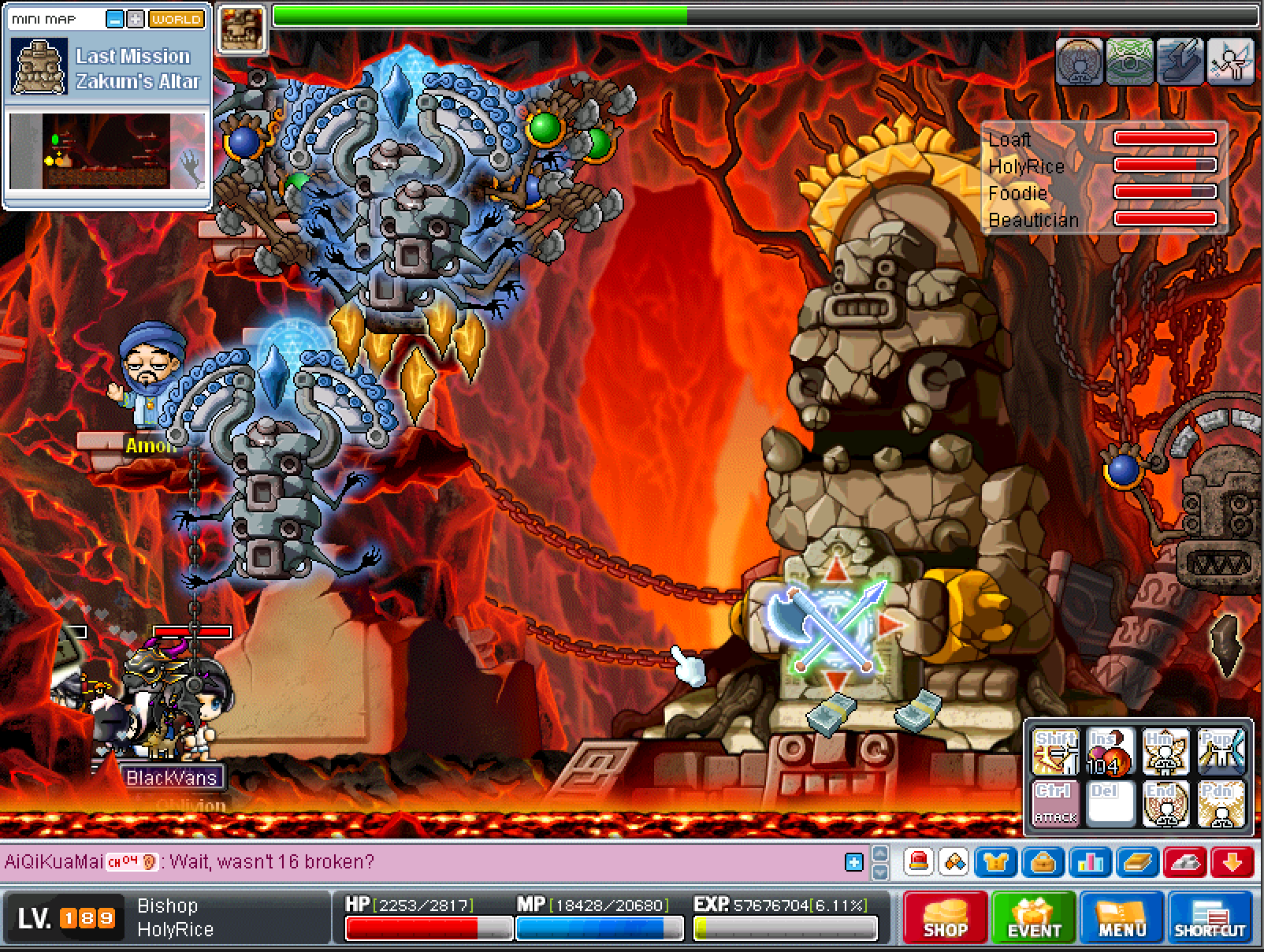Open the World map button
Screen dimensions: 1264x952
click(176, 20)
